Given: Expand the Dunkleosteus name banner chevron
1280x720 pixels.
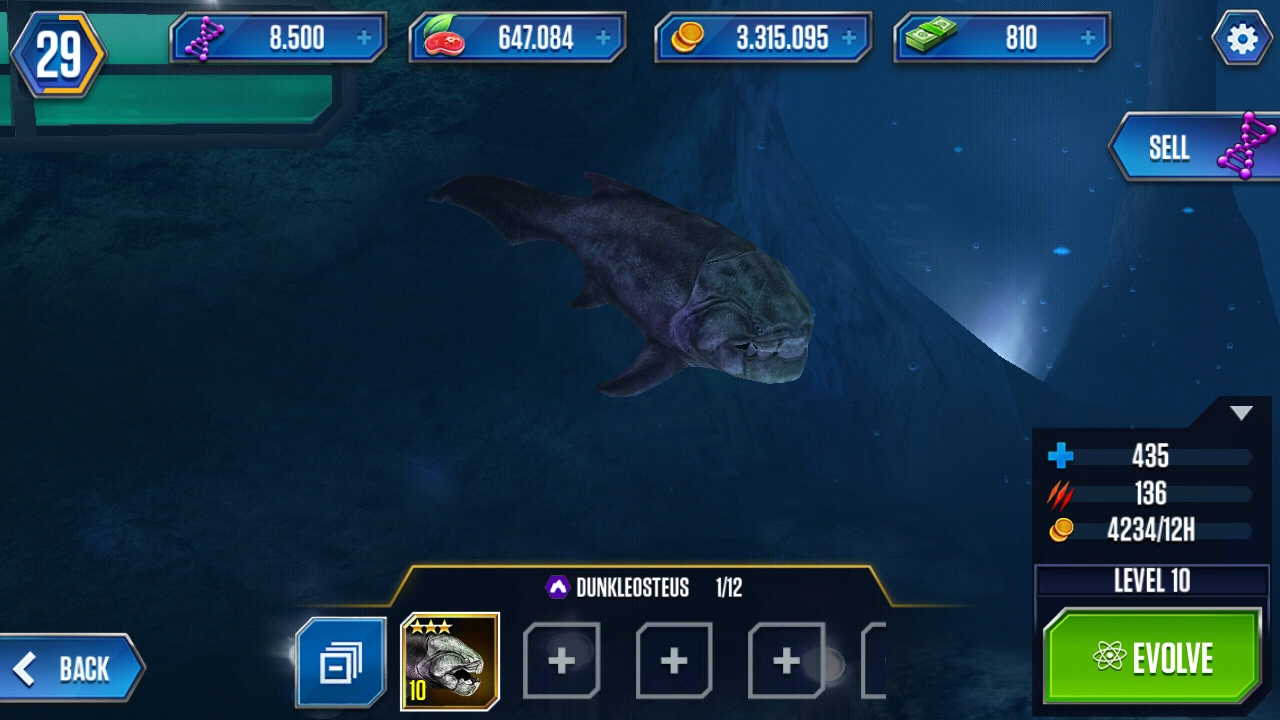Looking at the screenshot, I should 560,586.
